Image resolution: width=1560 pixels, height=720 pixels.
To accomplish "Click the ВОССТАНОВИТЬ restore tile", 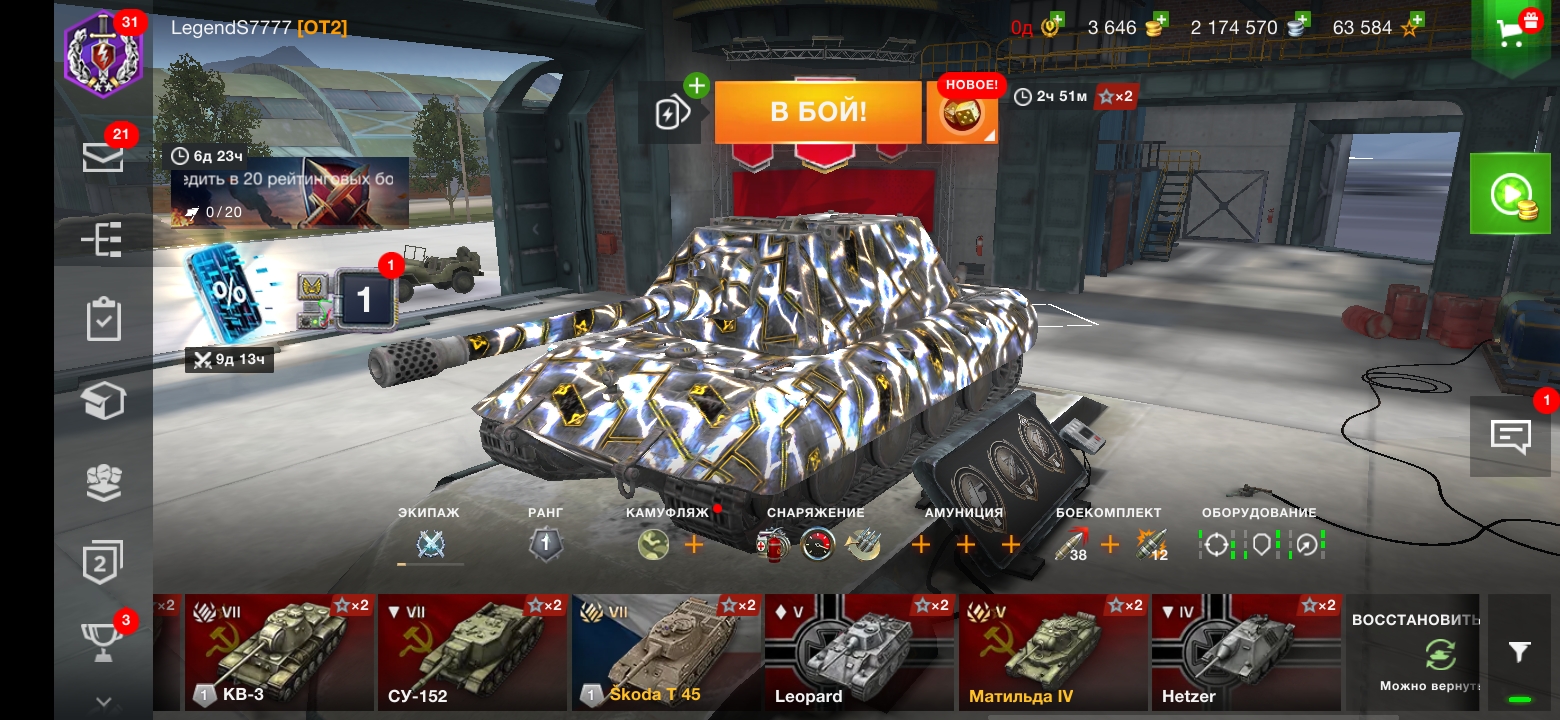I will (x=1414, y=652).
